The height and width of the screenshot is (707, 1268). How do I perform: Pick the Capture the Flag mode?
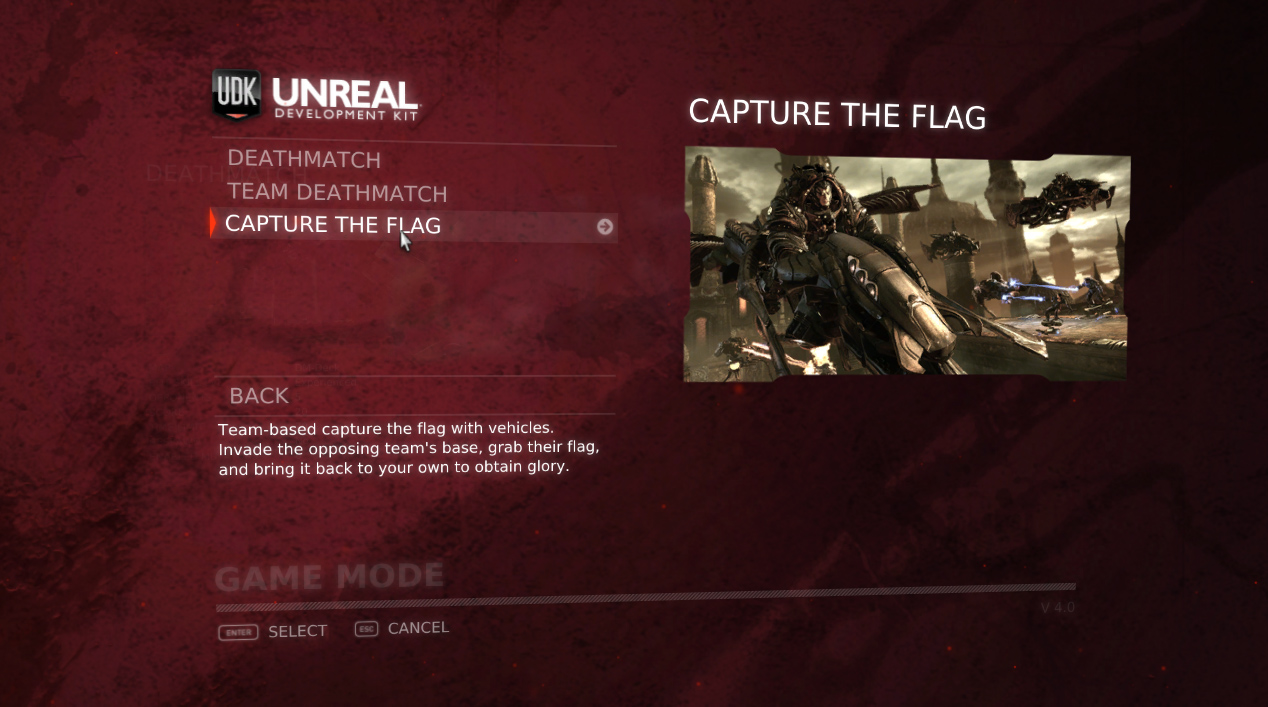333,224
